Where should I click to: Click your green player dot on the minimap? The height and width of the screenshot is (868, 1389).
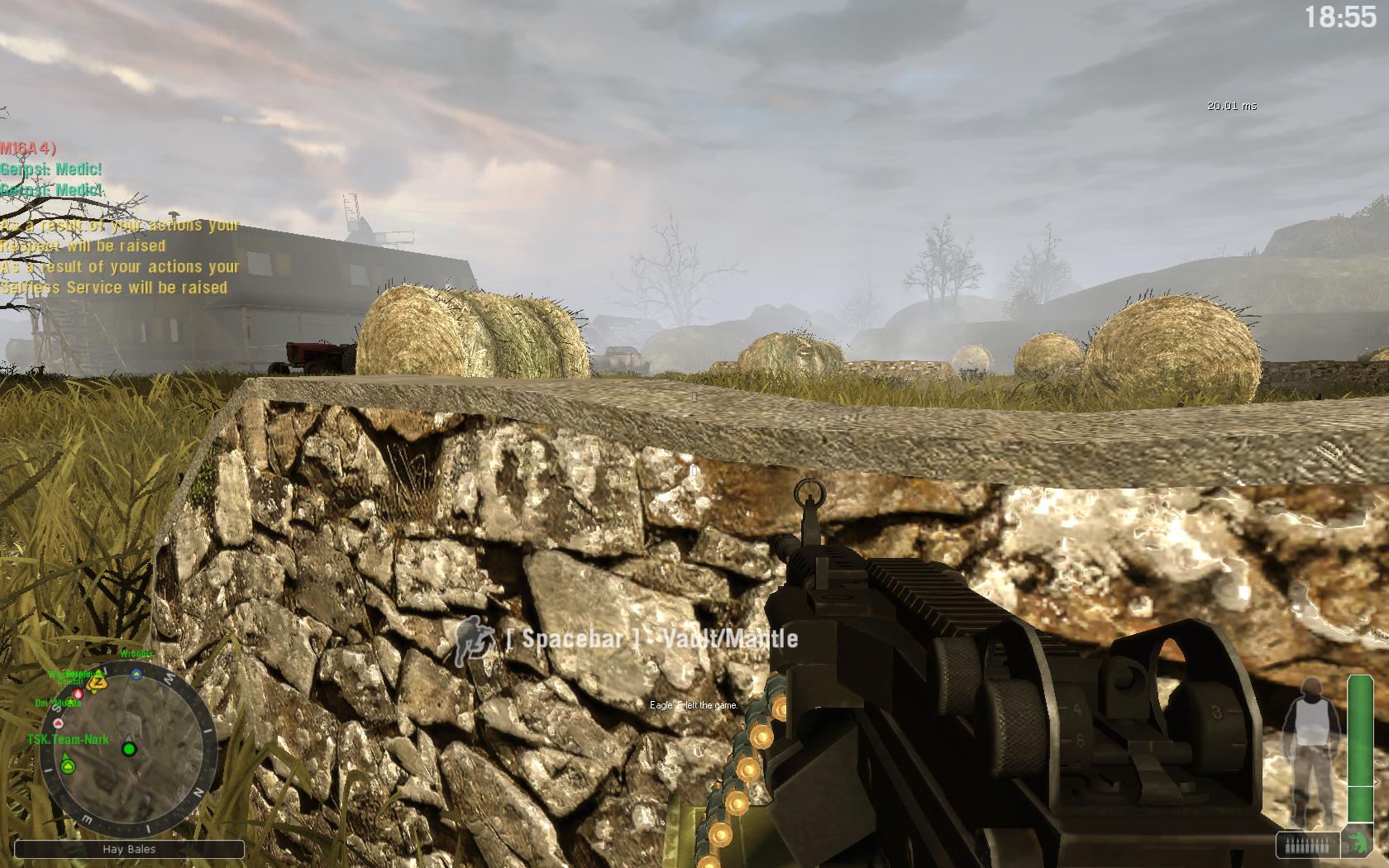click(x=129, y=749)
